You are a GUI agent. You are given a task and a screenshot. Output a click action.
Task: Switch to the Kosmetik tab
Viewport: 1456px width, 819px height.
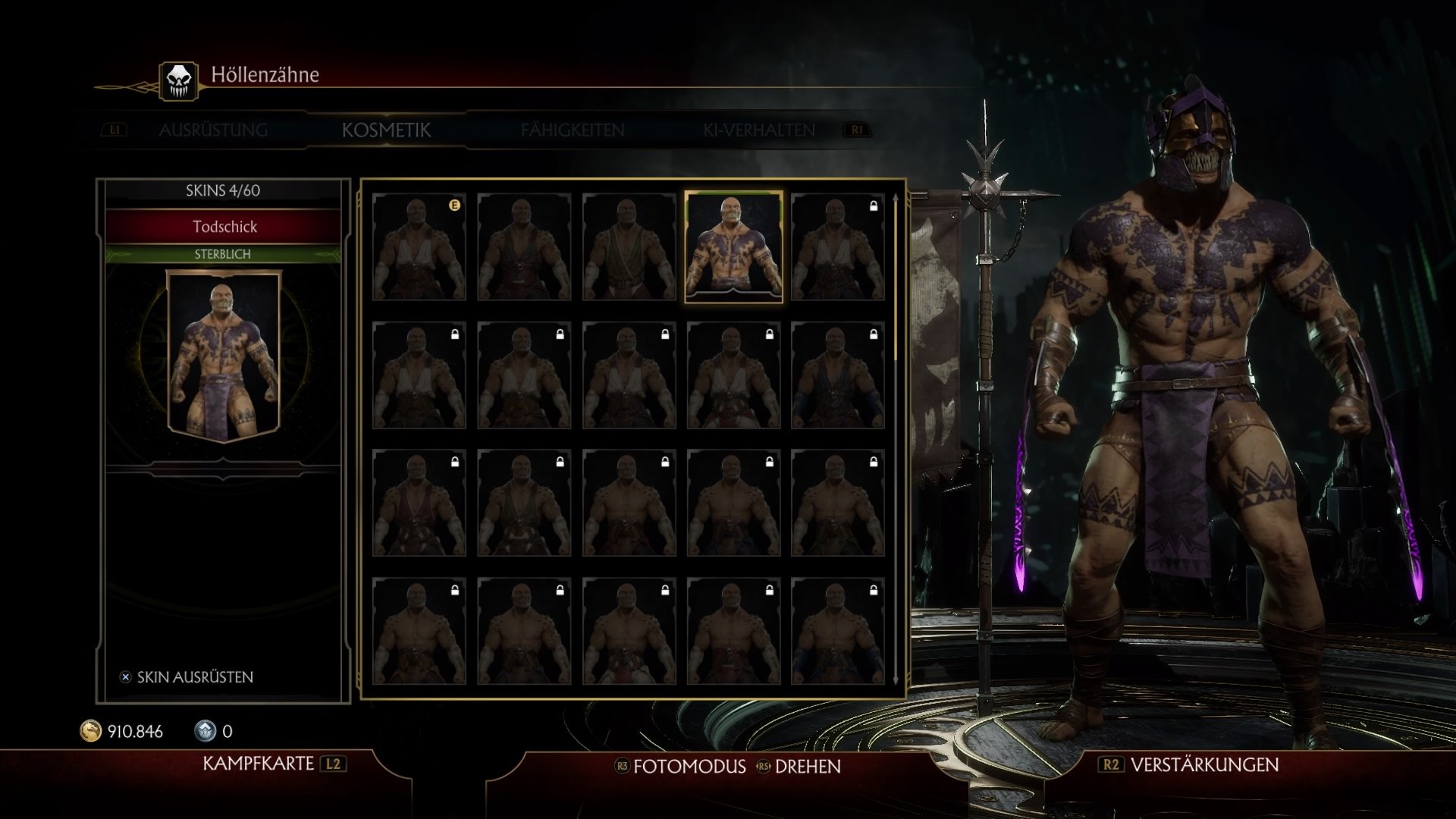coord(387,130)
